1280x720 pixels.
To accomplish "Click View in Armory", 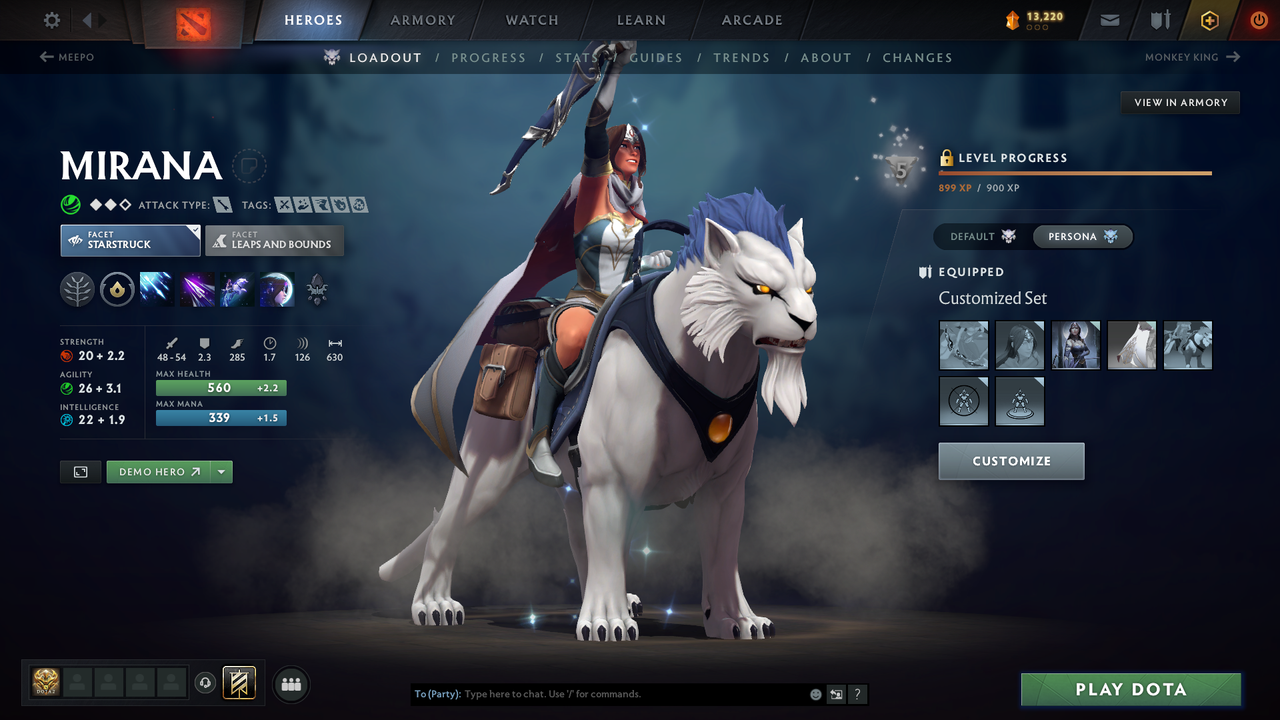I will coord(1180,102).
